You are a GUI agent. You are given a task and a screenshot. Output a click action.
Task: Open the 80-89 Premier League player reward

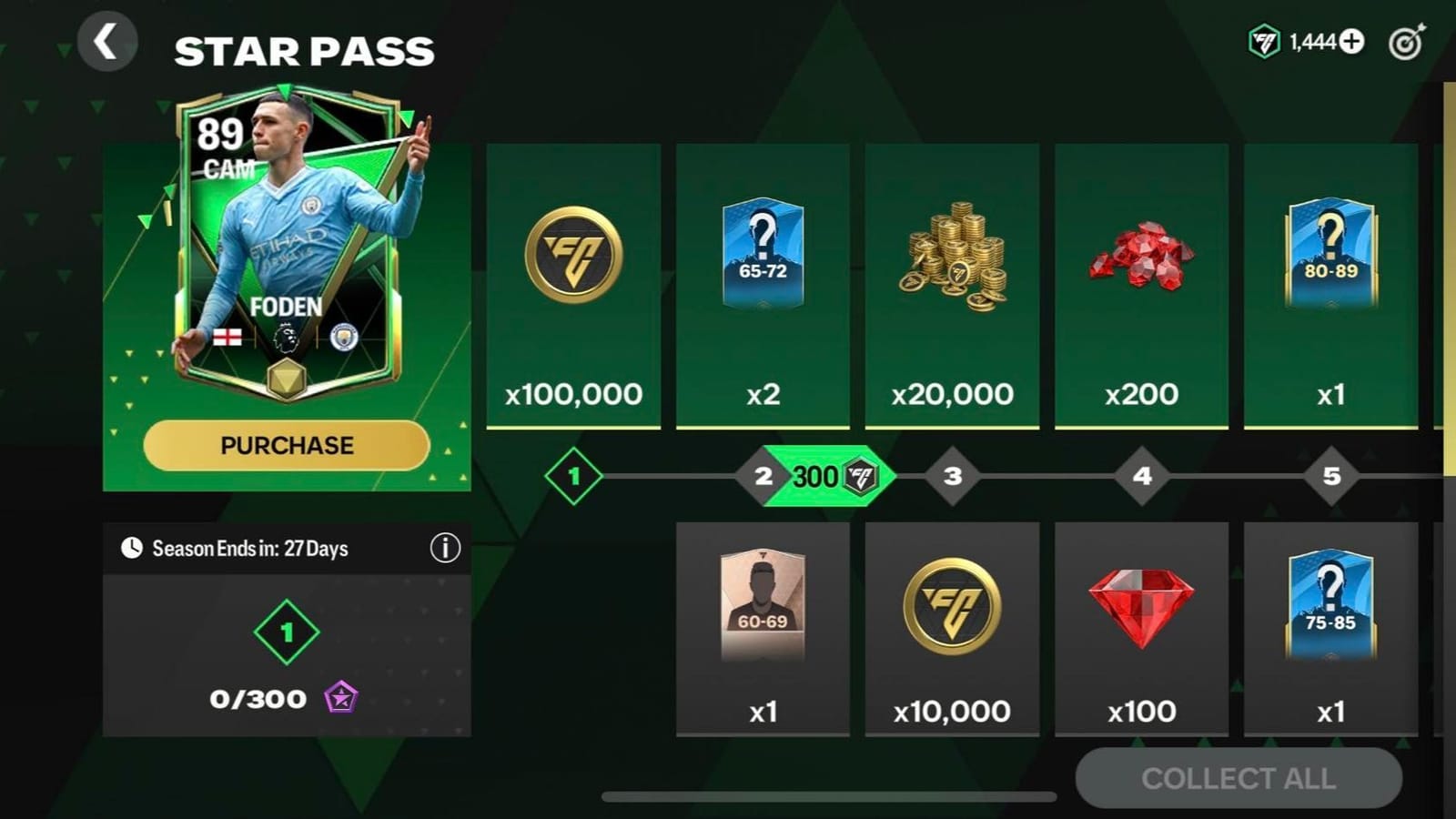click(x=1332, y=259)
